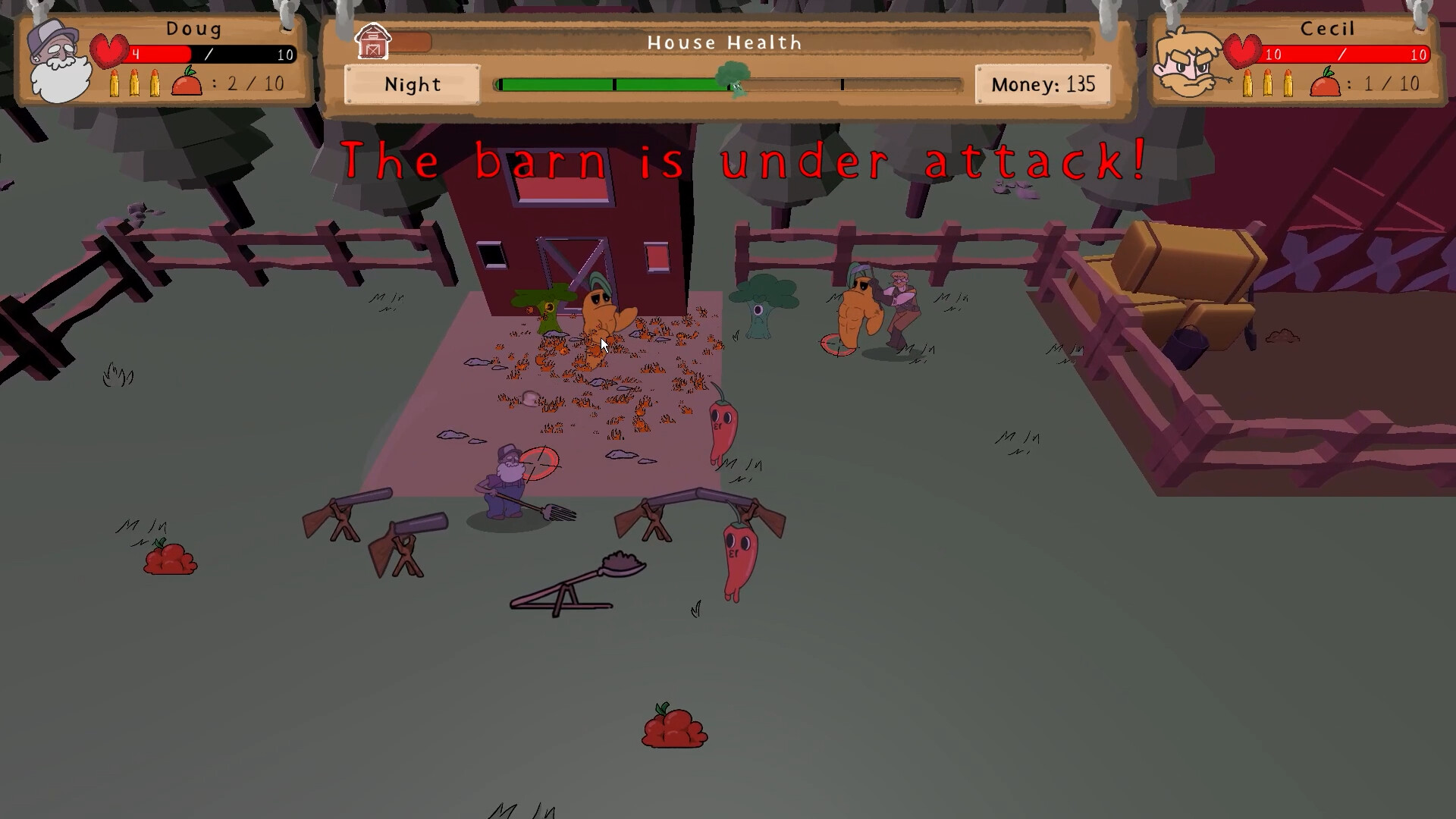
Task: Click the last bullet icon in Cecil's ammo row
Action: coord(1289,82)
